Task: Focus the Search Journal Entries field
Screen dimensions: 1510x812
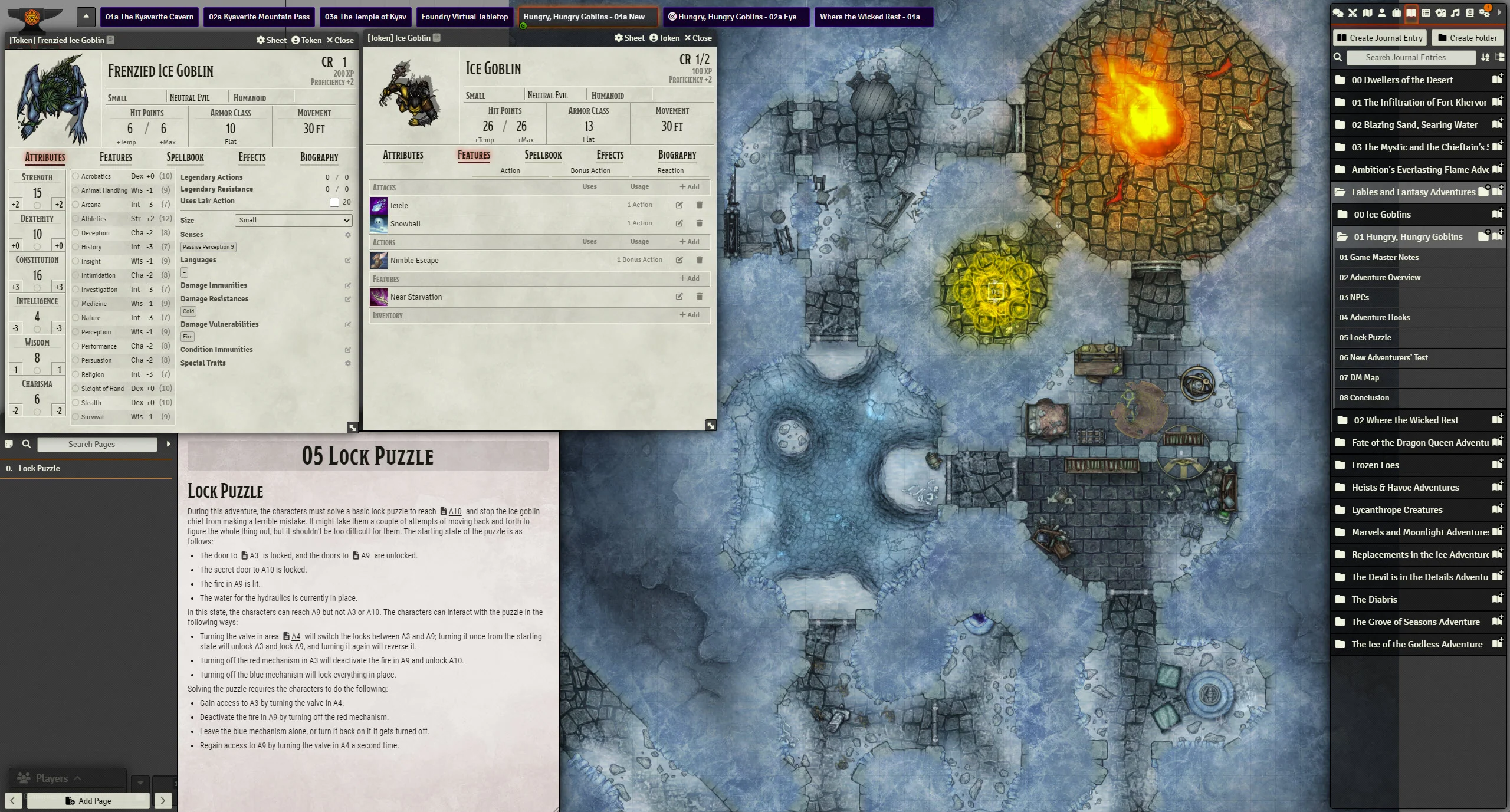Action: coord(1405,57)
